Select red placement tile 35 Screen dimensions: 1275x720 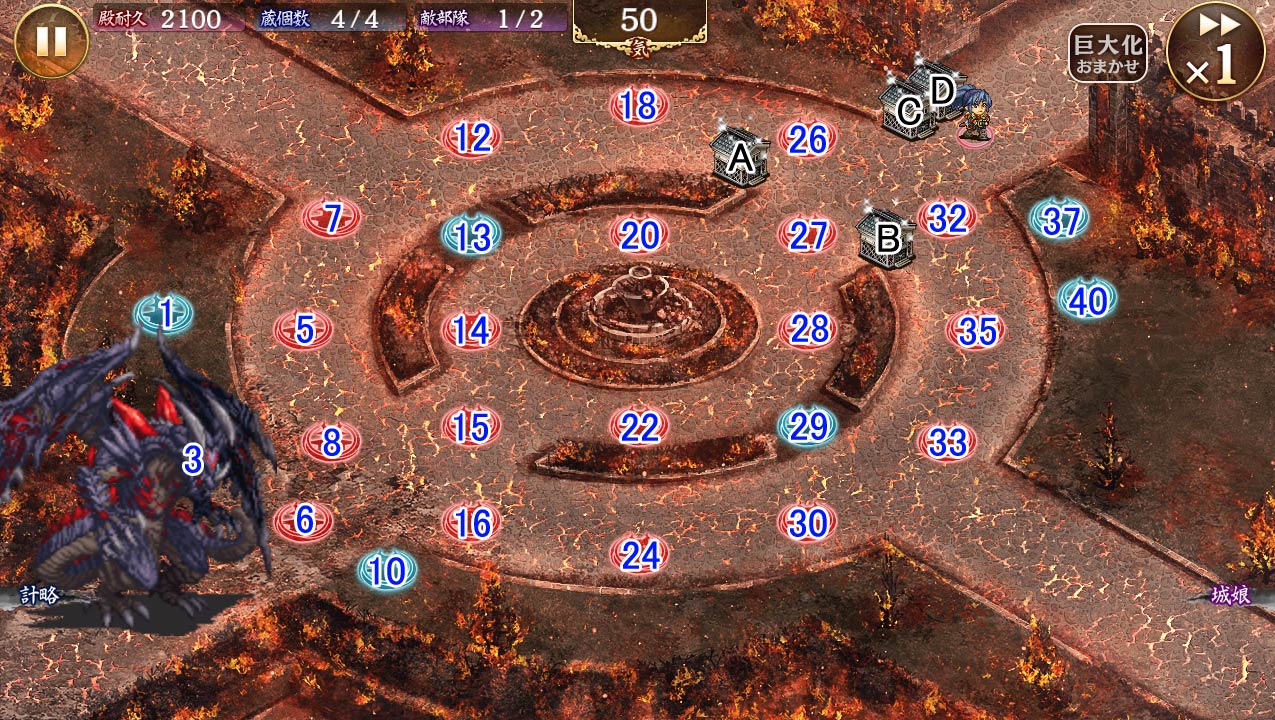975,330
